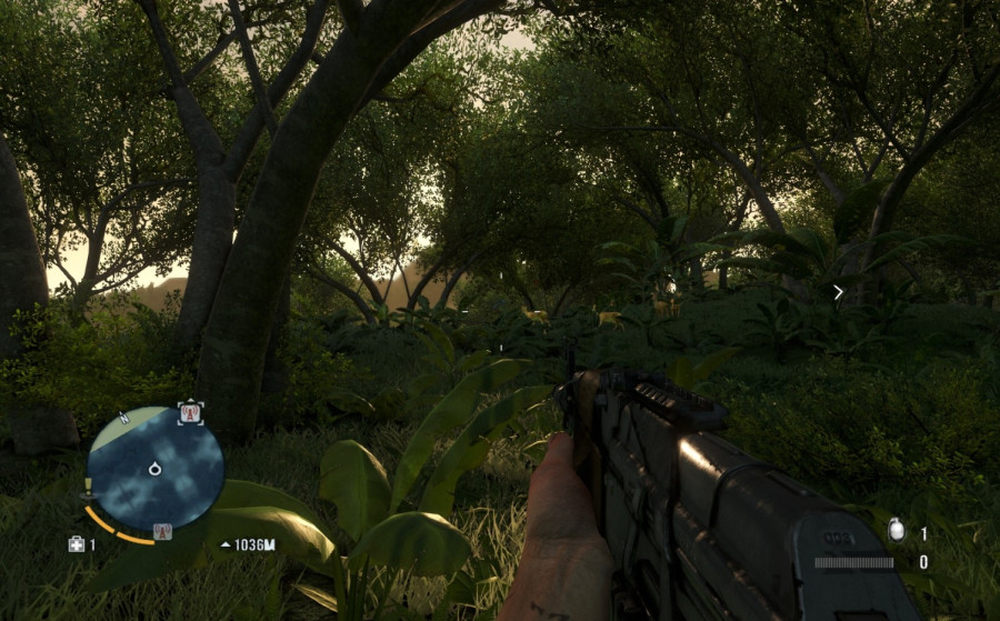Select the bracketed radio tower marker
1000x621 pixels.
190,412
